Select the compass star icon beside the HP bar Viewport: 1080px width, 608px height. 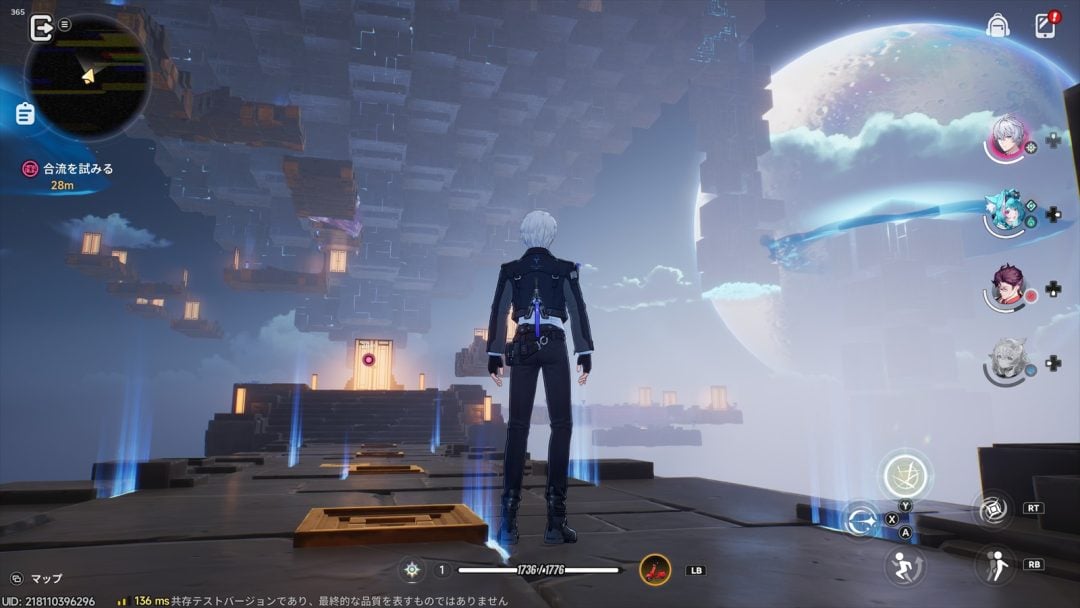[411, 570]
